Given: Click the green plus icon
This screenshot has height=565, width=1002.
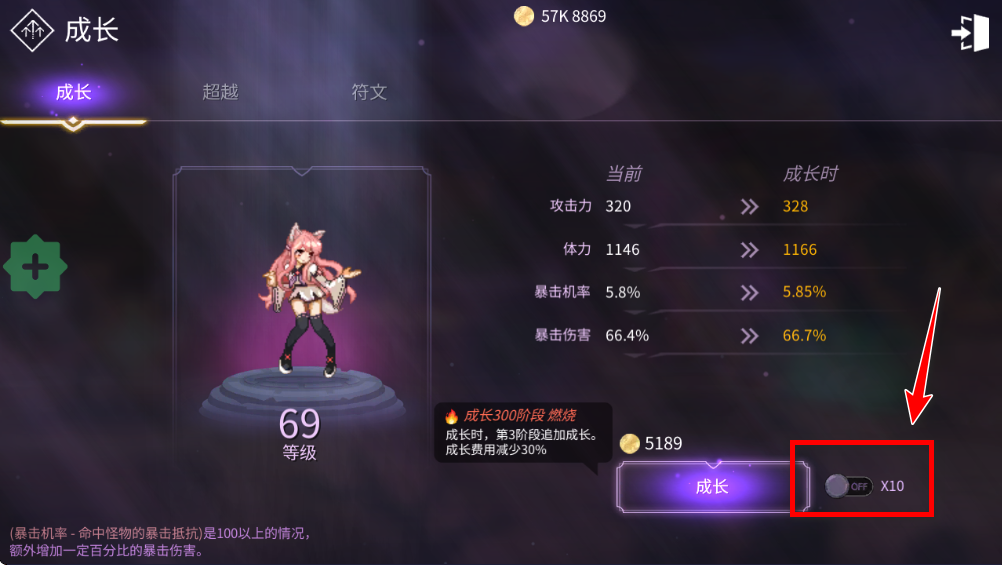Looking at the screenshot, I should (x=36, y=267).
